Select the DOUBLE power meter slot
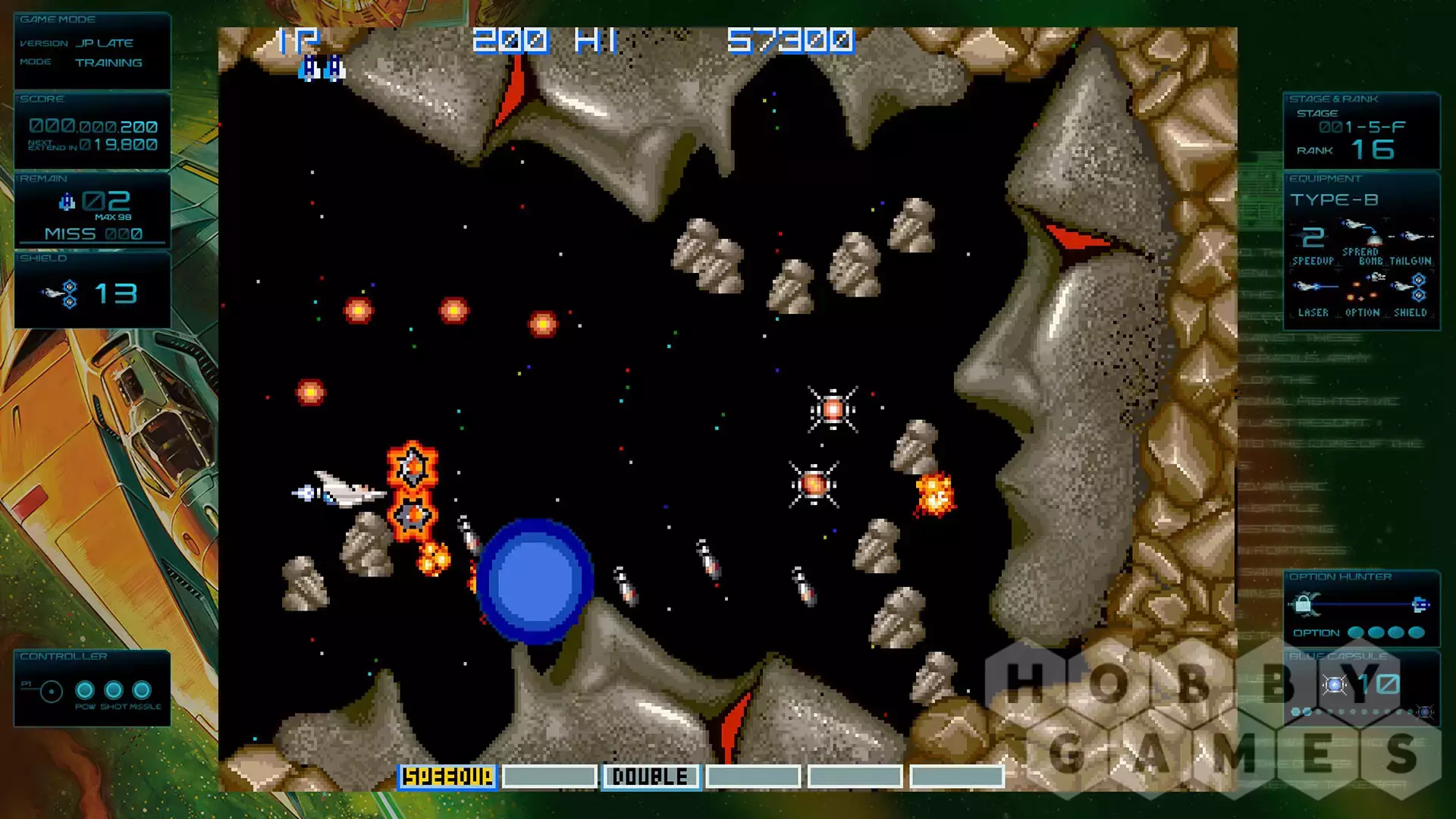Viewport: 1456px width, 819px height. point(651,777)
